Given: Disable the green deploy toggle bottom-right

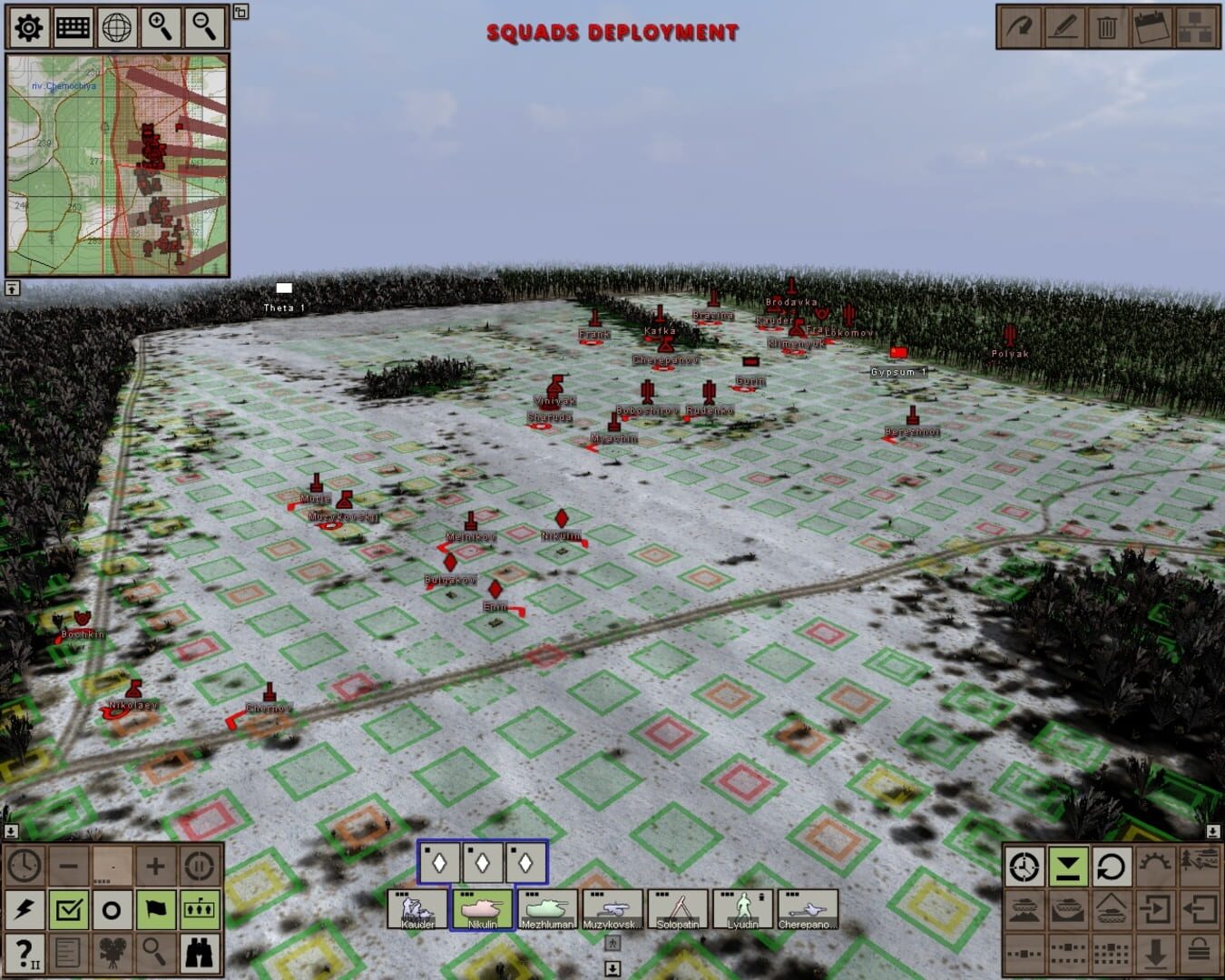Looking at the screenshot, I should point(1068,867).
